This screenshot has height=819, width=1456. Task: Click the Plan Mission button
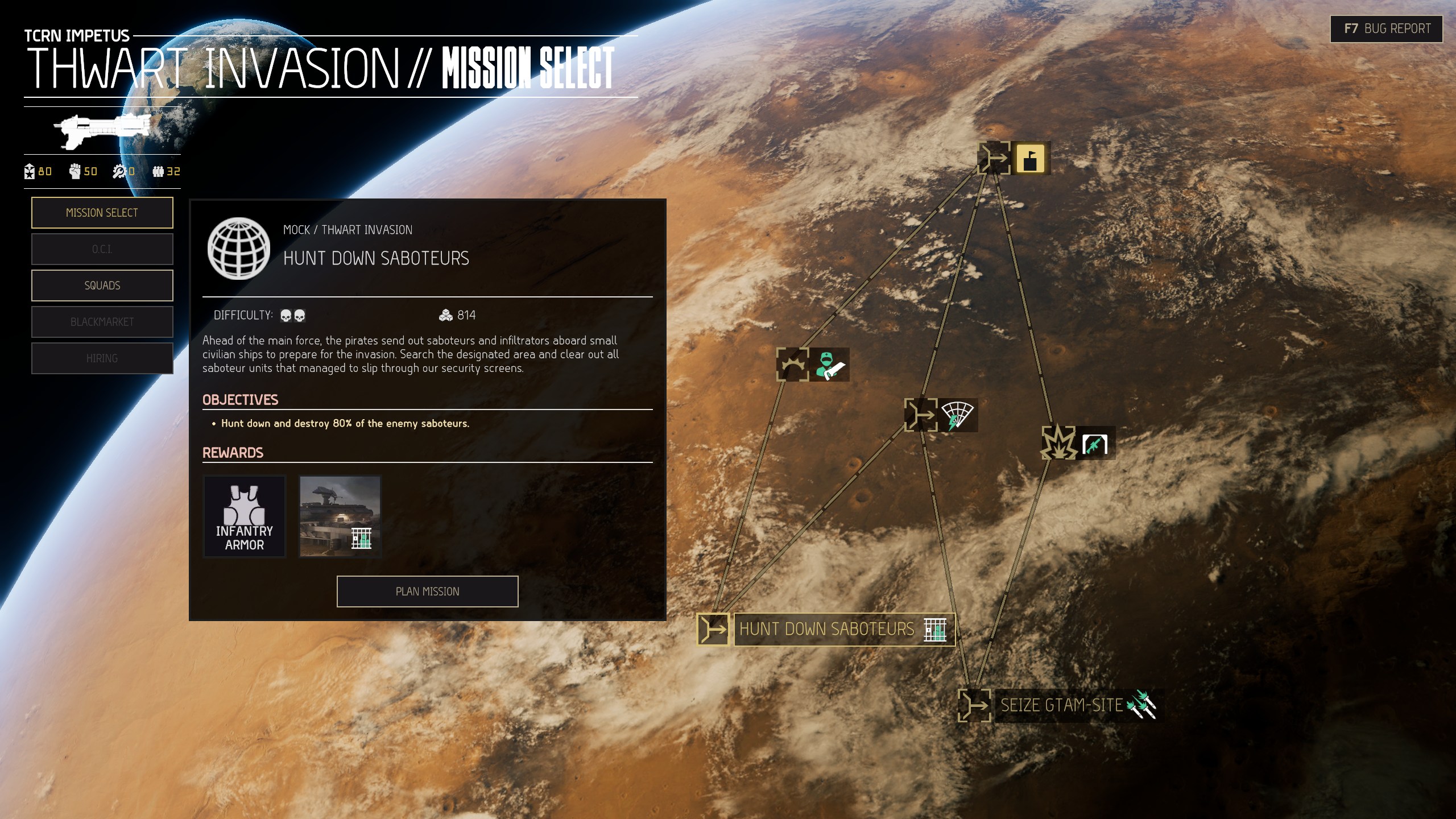coord(427,591)
